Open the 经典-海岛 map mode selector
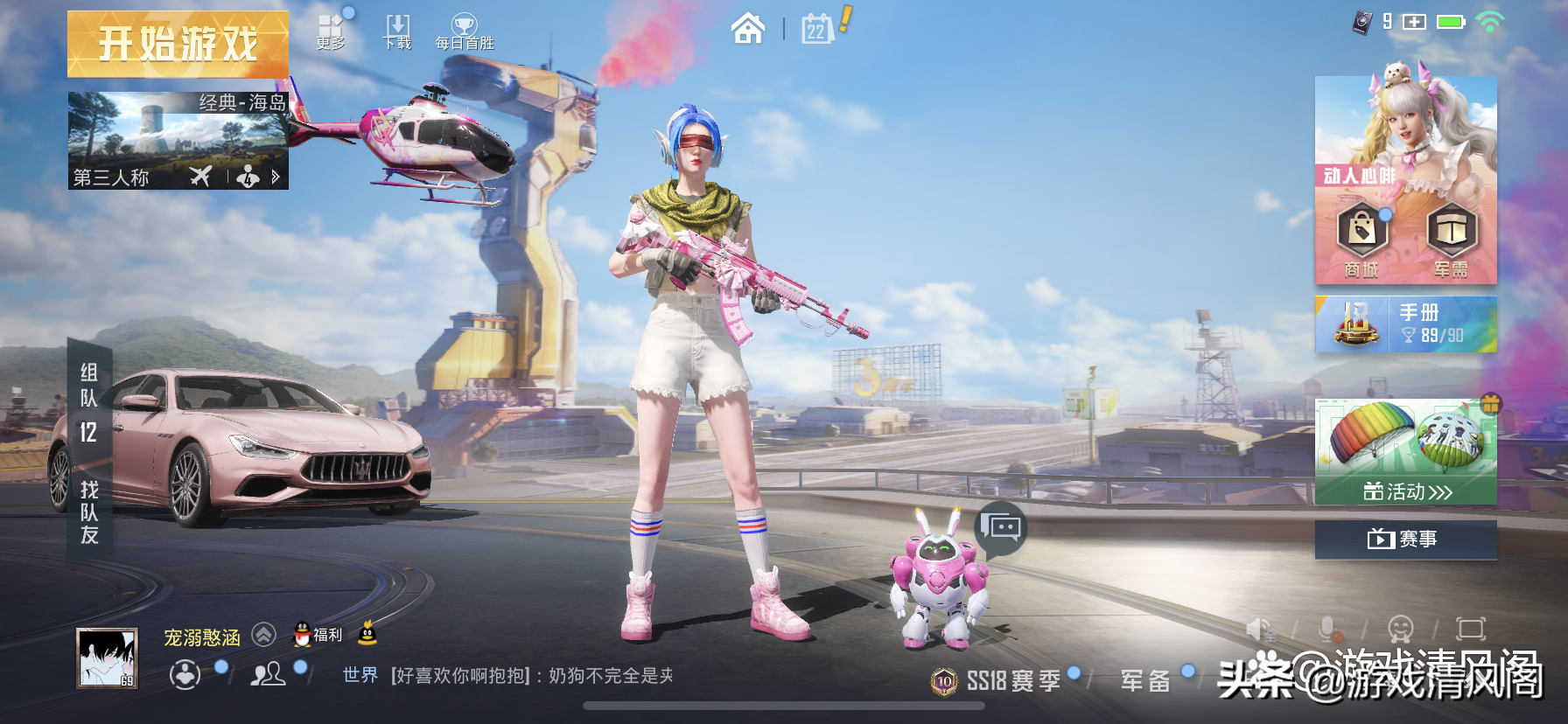 pos(178,141)
